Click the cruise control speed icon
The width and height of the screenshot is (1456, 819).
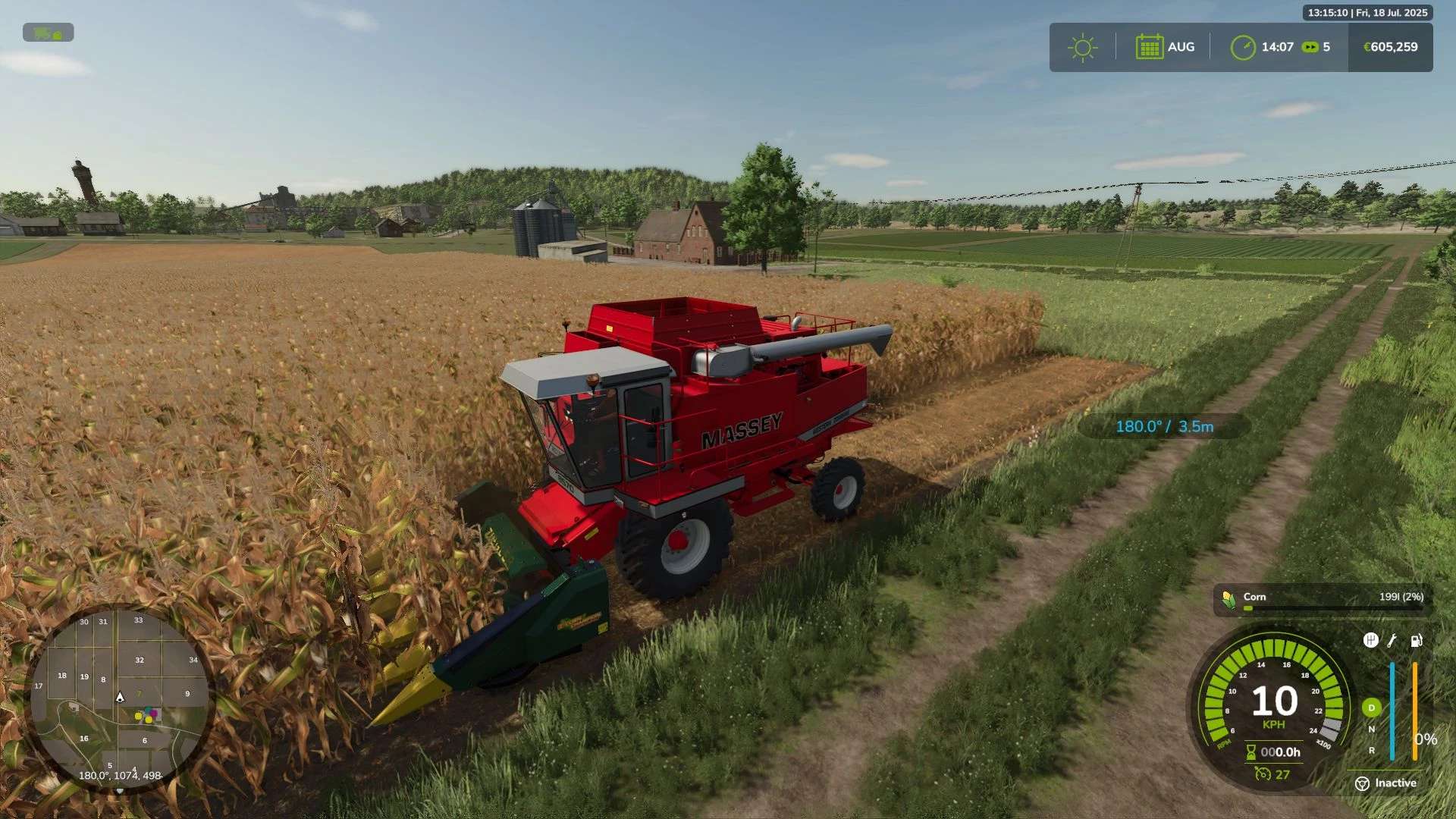(x=1263, y=774)
